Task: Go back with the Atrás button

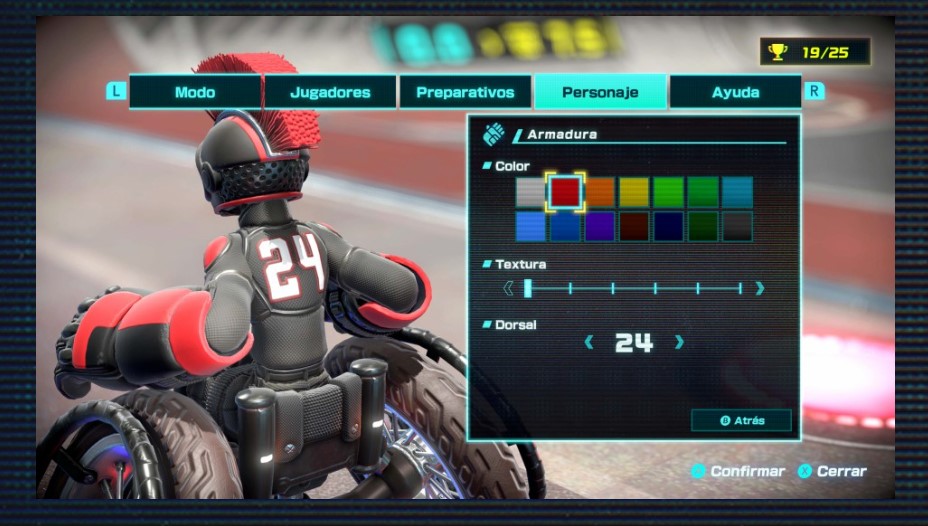Action: point(741,421)
